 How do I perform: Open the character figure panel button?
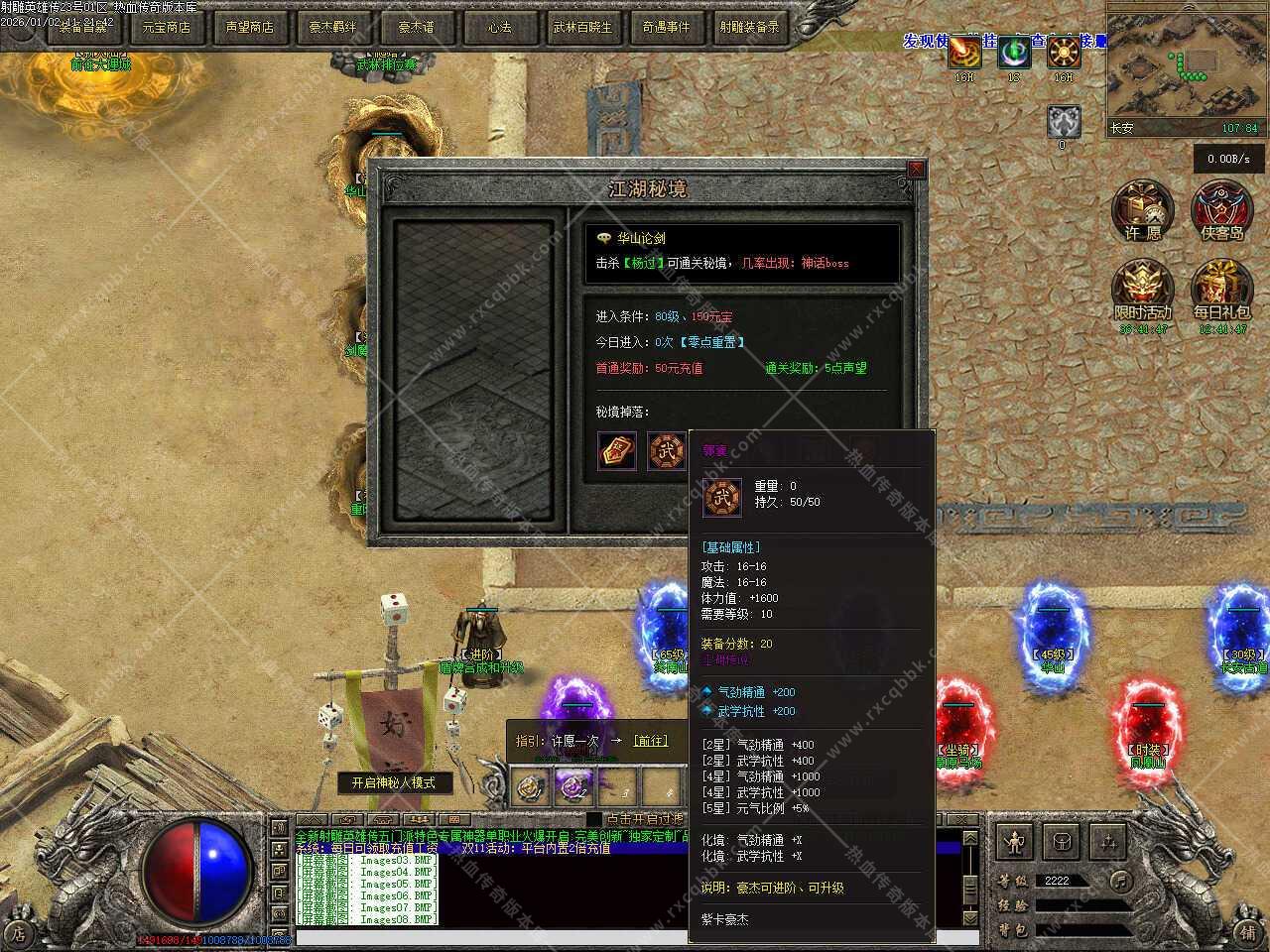[x=1014, y=843]
